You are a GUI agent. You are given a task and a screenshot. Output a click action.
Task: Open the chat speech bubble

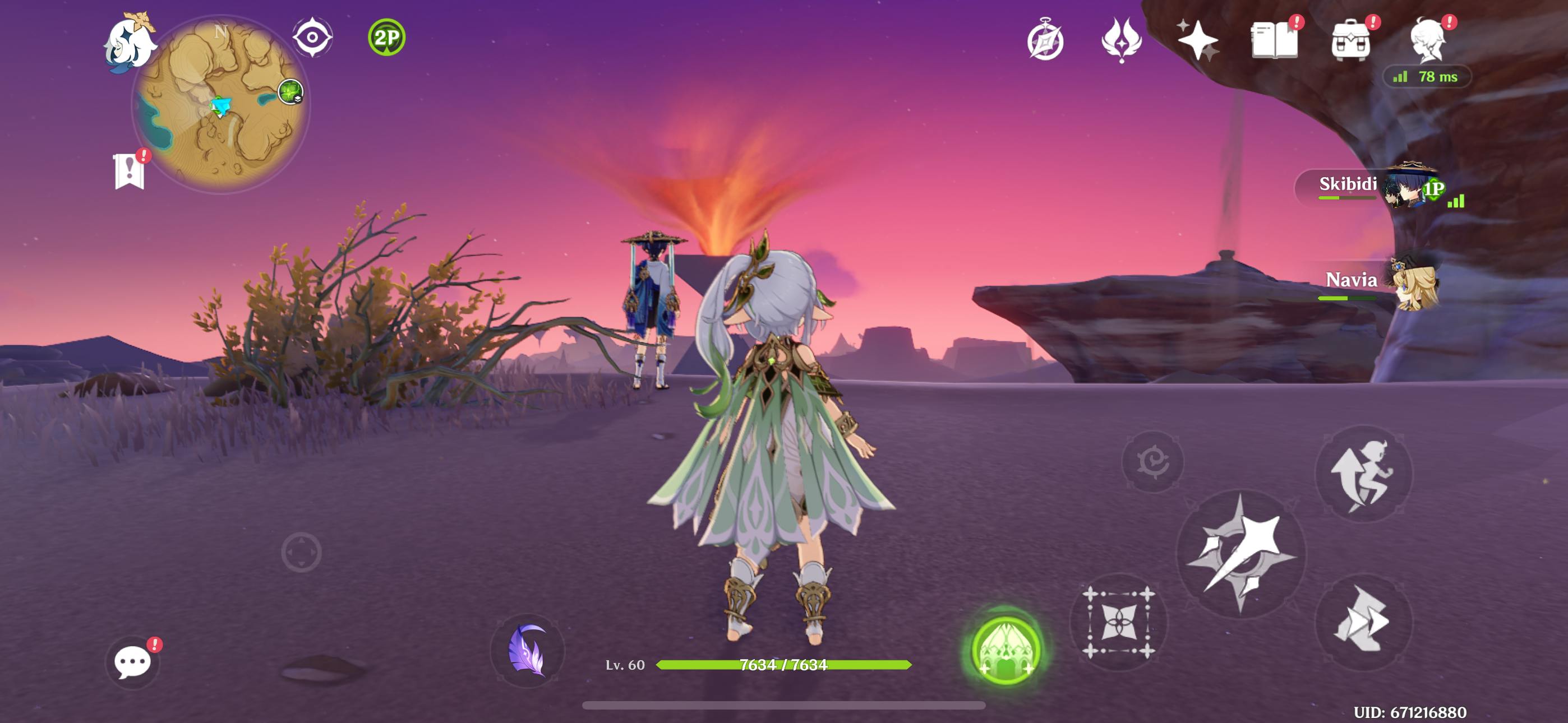(x=132, y=661)
